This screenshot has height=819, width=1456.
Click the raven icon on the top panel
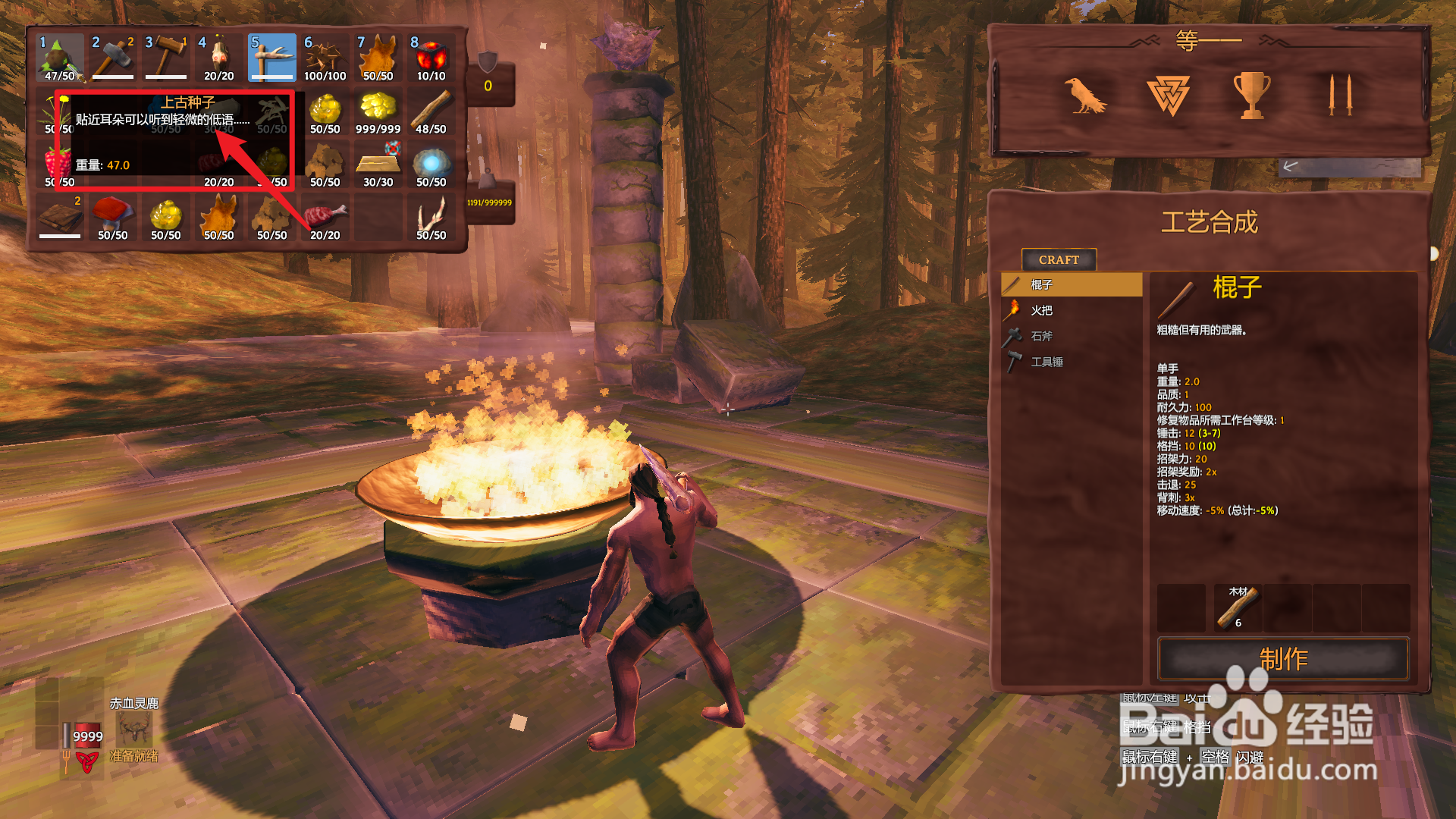(x=1084, y=96)
